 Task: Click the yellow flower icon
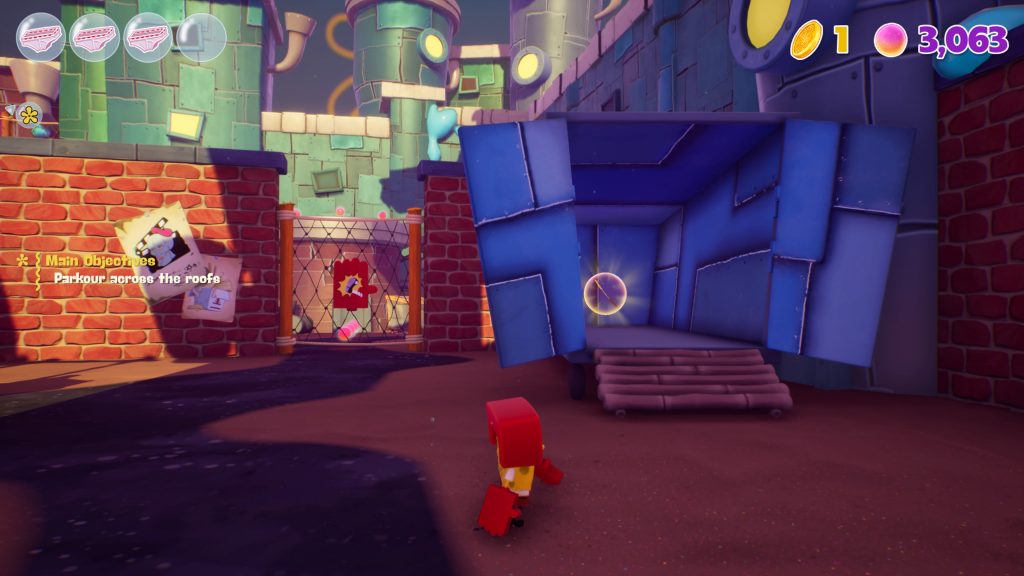[30, 115]
